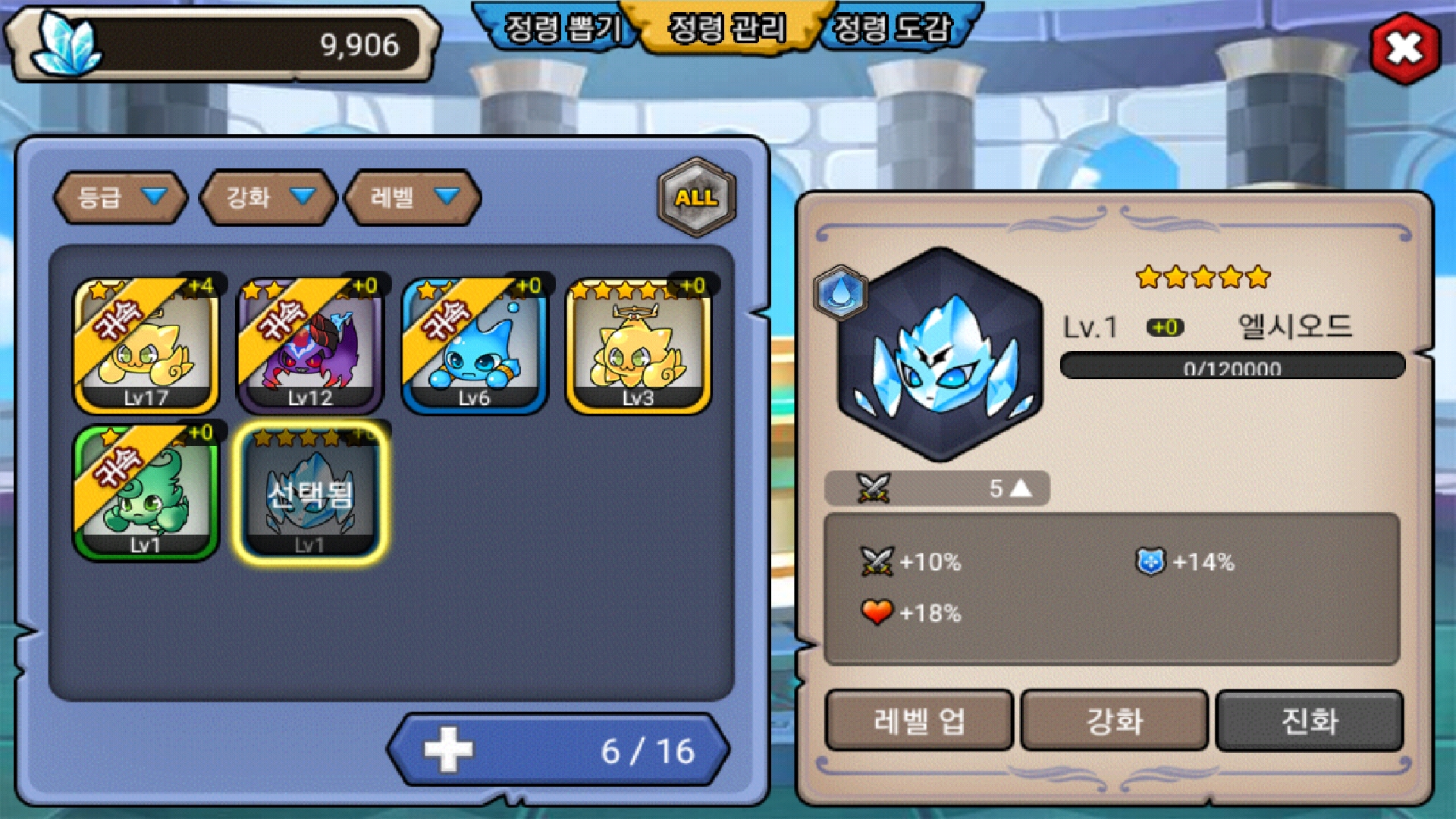Open the 레벨 sort dropdown

pos(413,197)
